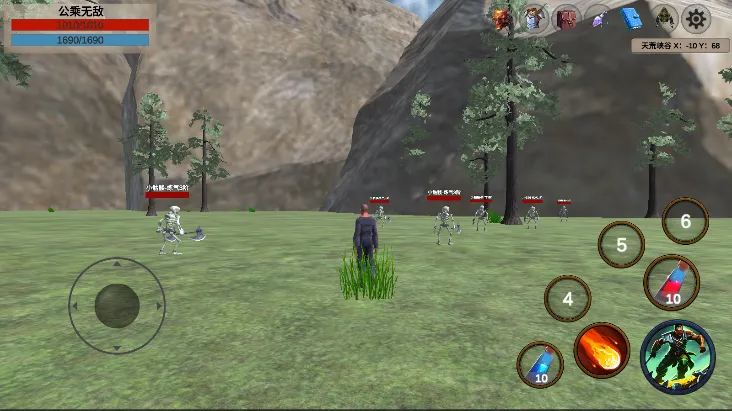Image resolution: width=732 pixels, height=411 pixels.
Task: Use the blue mana potion
Action: tap(540, 364)
